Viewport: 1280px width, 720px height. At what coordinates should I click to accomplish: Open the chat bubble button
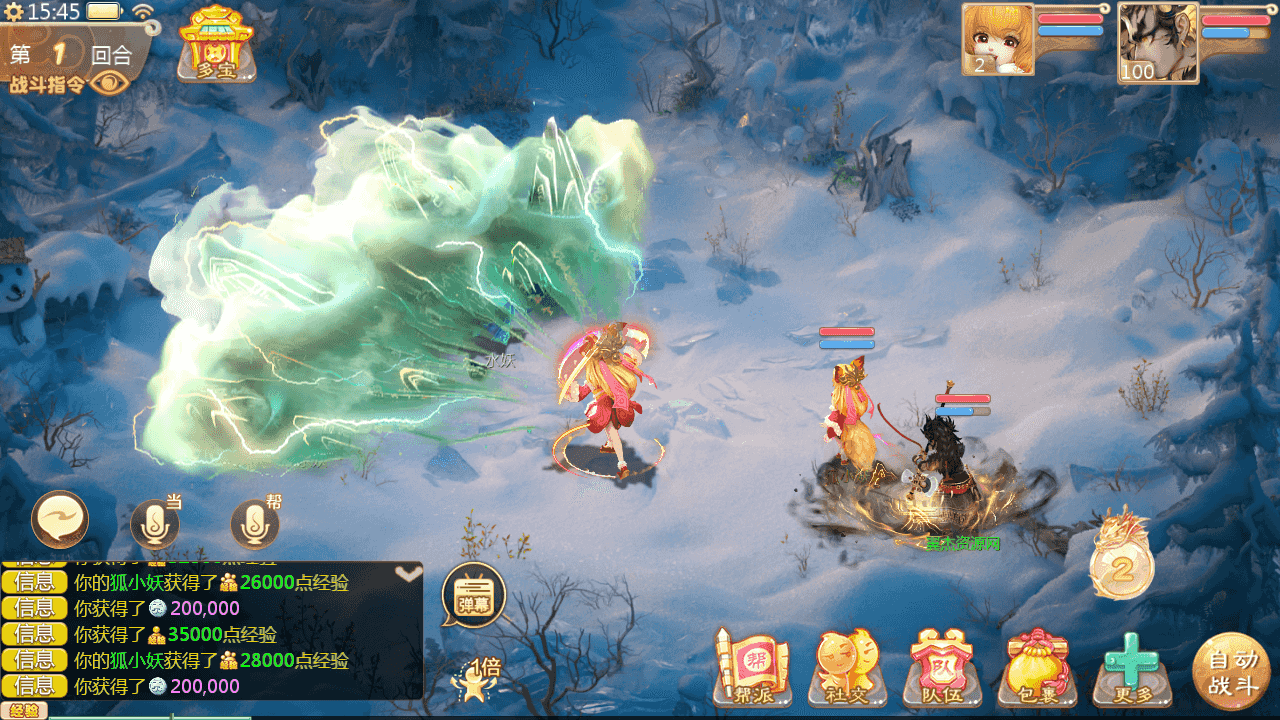60,520
